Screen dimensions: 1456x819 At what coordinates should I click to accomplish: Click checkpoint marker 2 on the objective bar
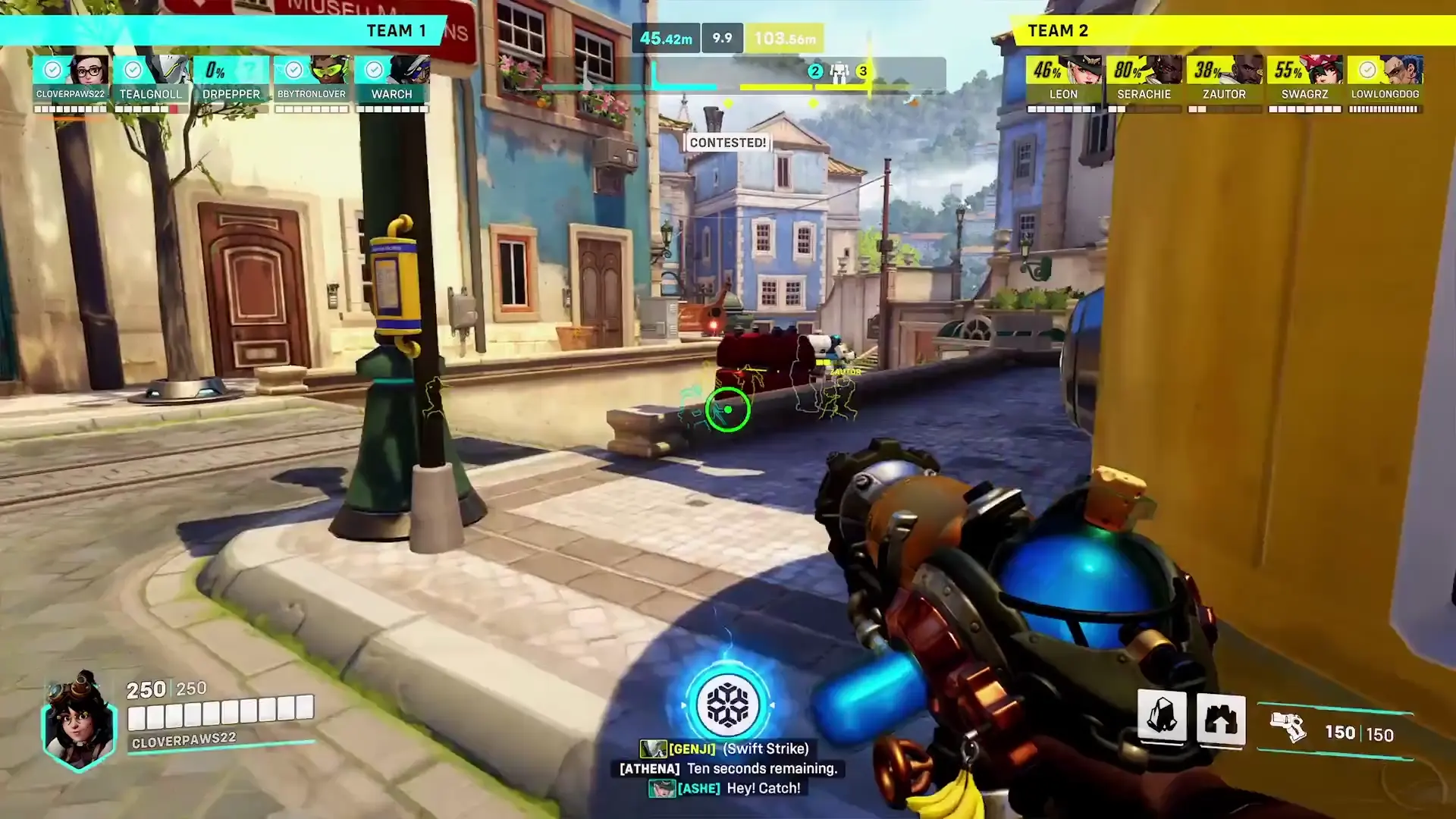tap(814, 72)
